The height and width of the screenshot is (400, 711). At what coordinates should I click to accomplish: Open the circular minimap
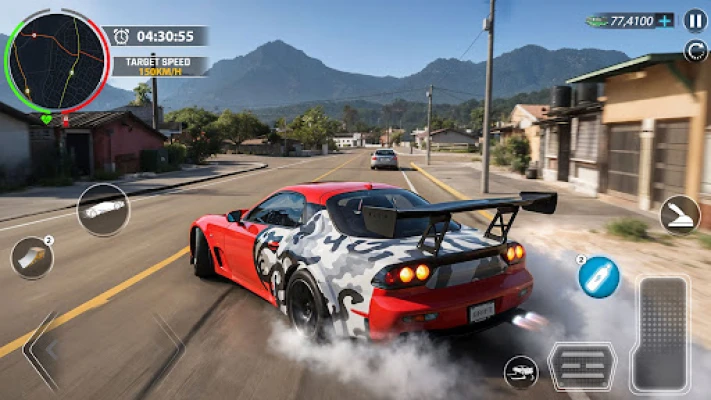click(56, 62)
